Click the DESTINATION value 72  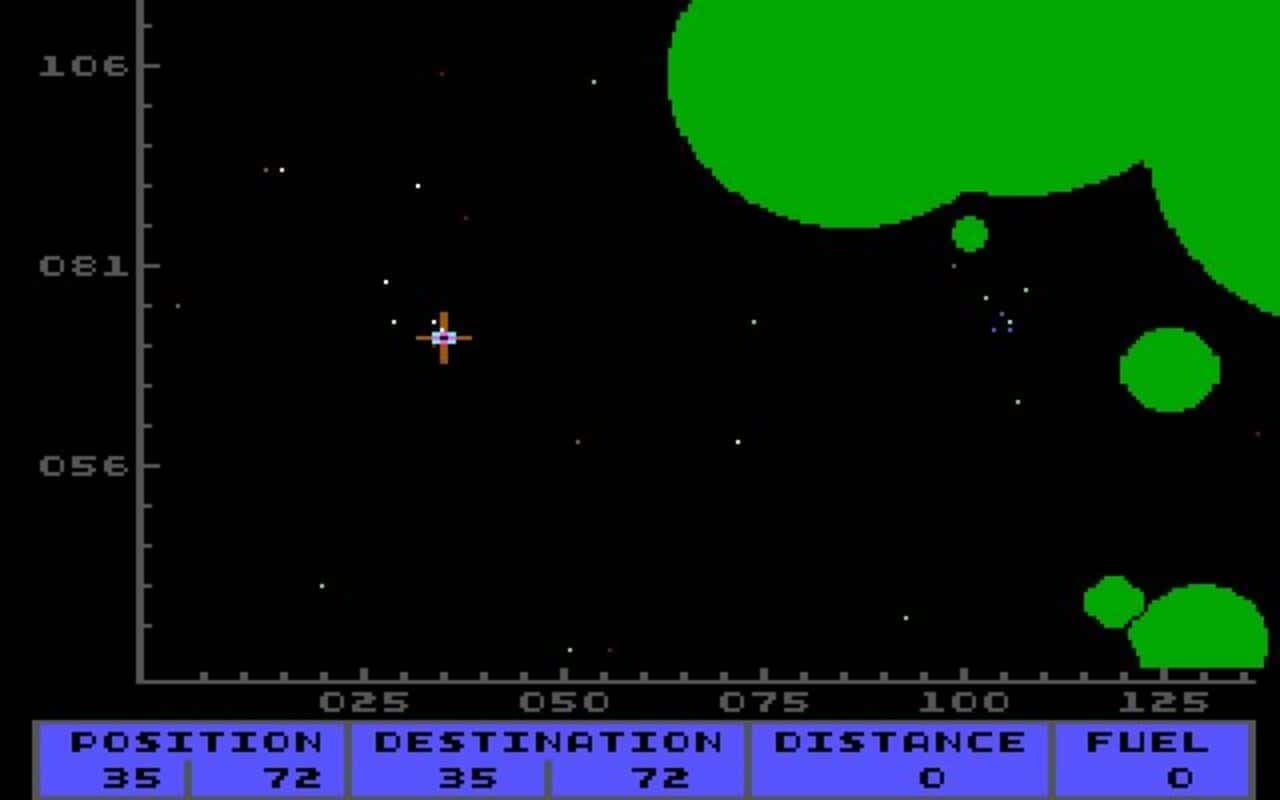click(664, 775)
